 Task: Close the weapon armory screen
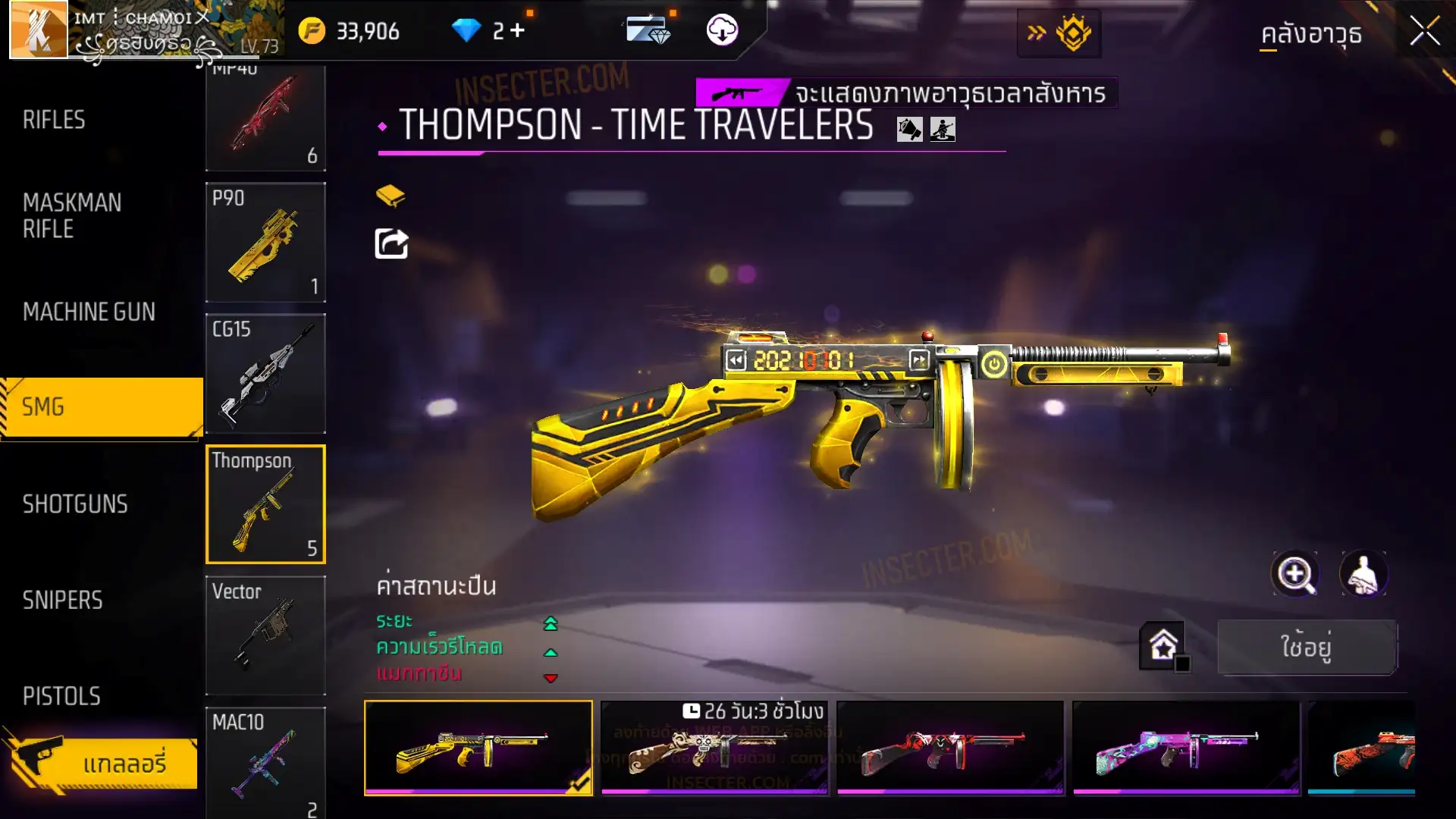(1424, 32)
